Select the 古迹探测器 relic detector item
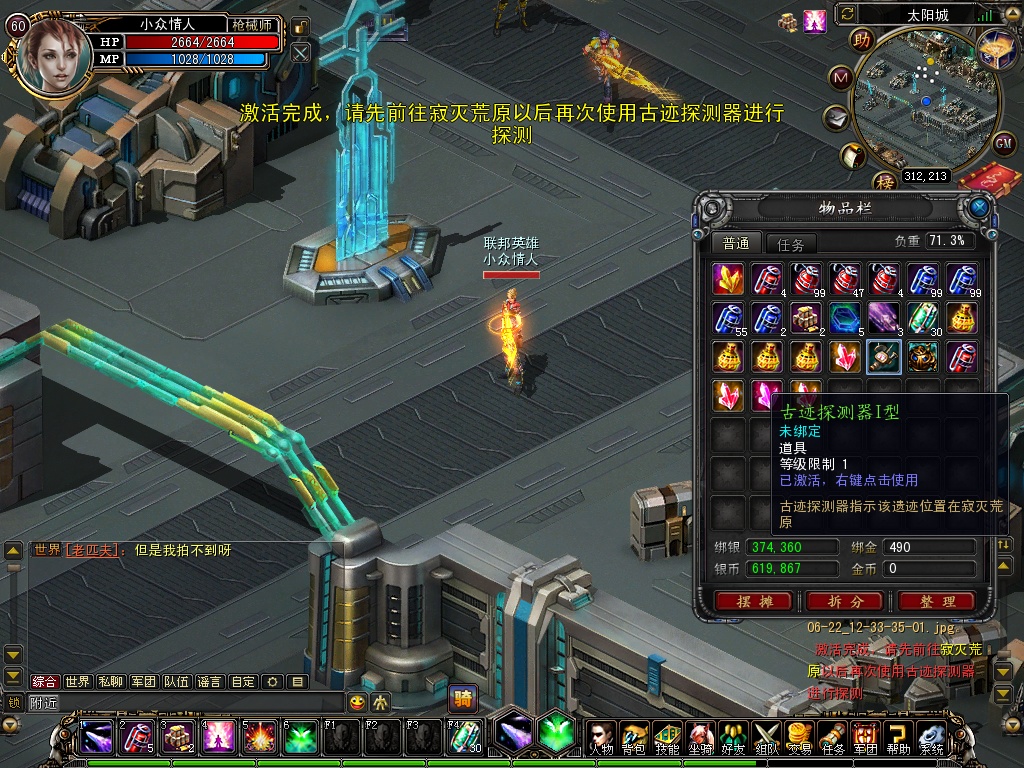The width and height of the screenshot is (1024, 768). (x=884, y=357)
